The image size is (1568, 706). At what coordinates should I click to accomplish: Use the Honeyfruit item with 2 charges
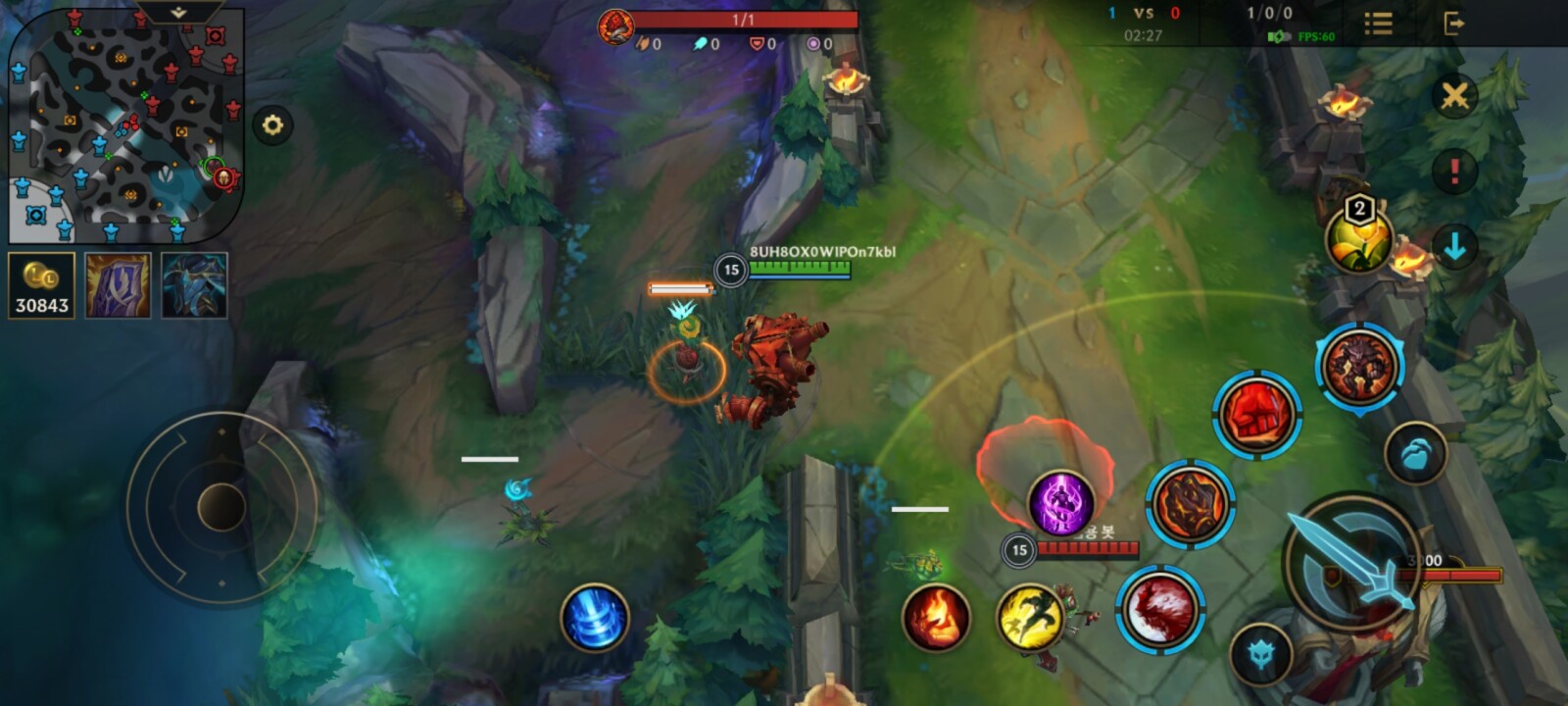click(x=1358, y=238)
